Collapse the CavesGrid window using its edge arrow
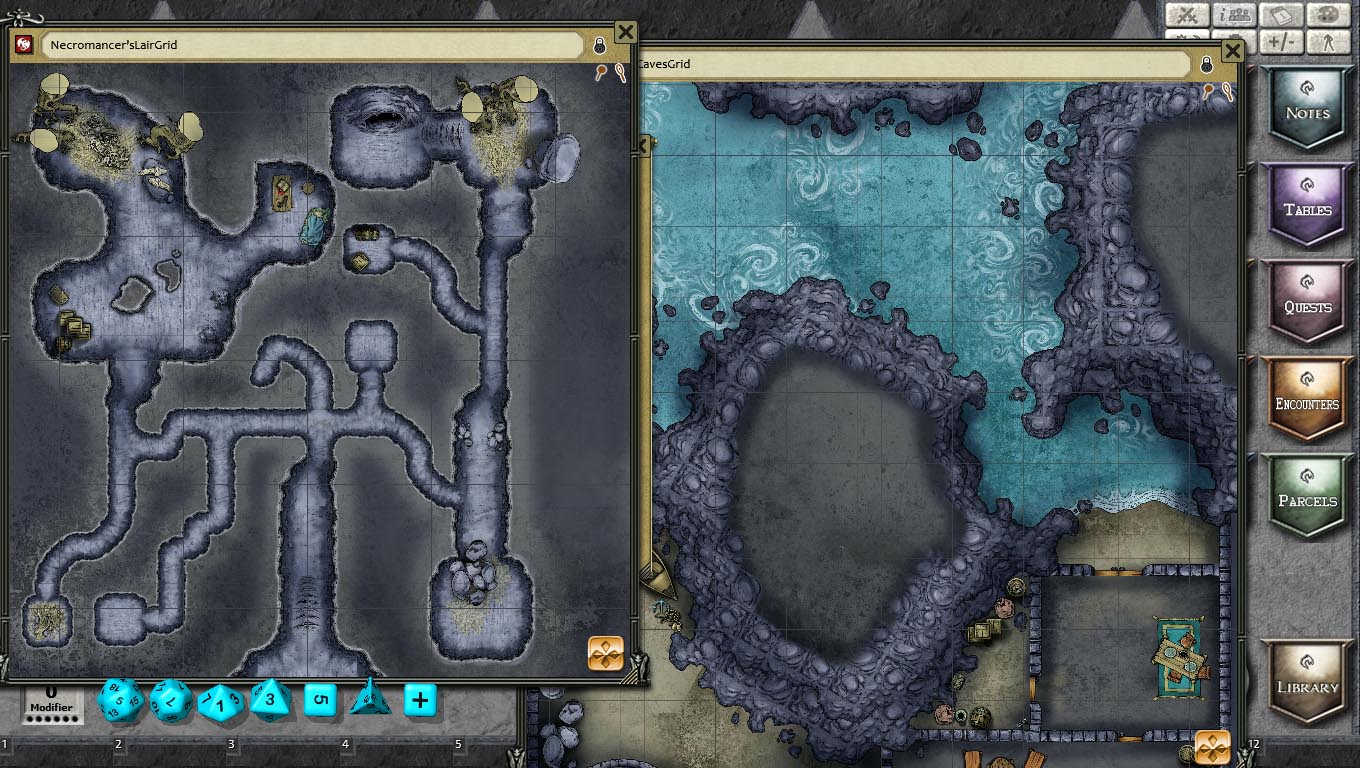The width and height of the screenshot is (1360, 768). [x=644, y=146]
